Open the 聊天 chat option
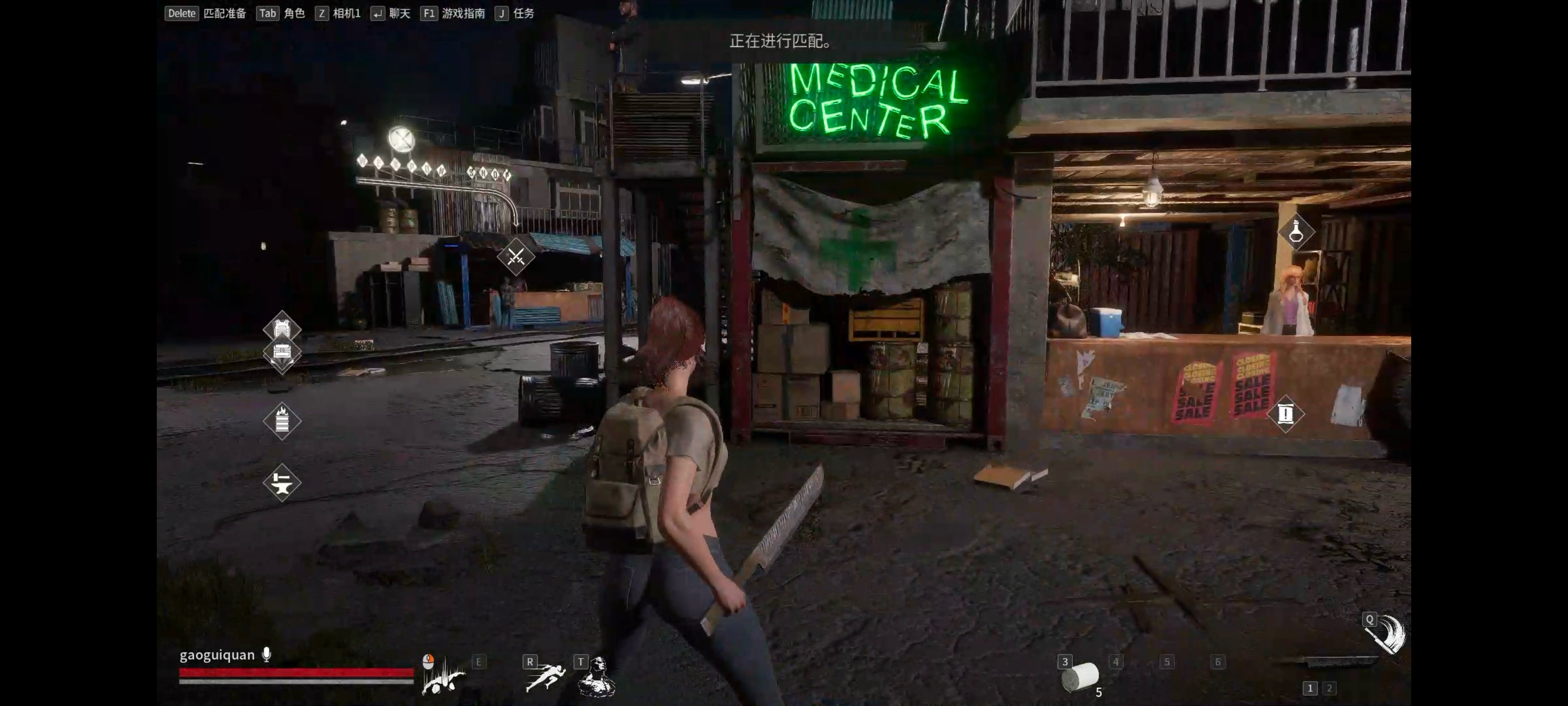The height and width of the screenshot is (706, 1568). [x=399, y=13]
